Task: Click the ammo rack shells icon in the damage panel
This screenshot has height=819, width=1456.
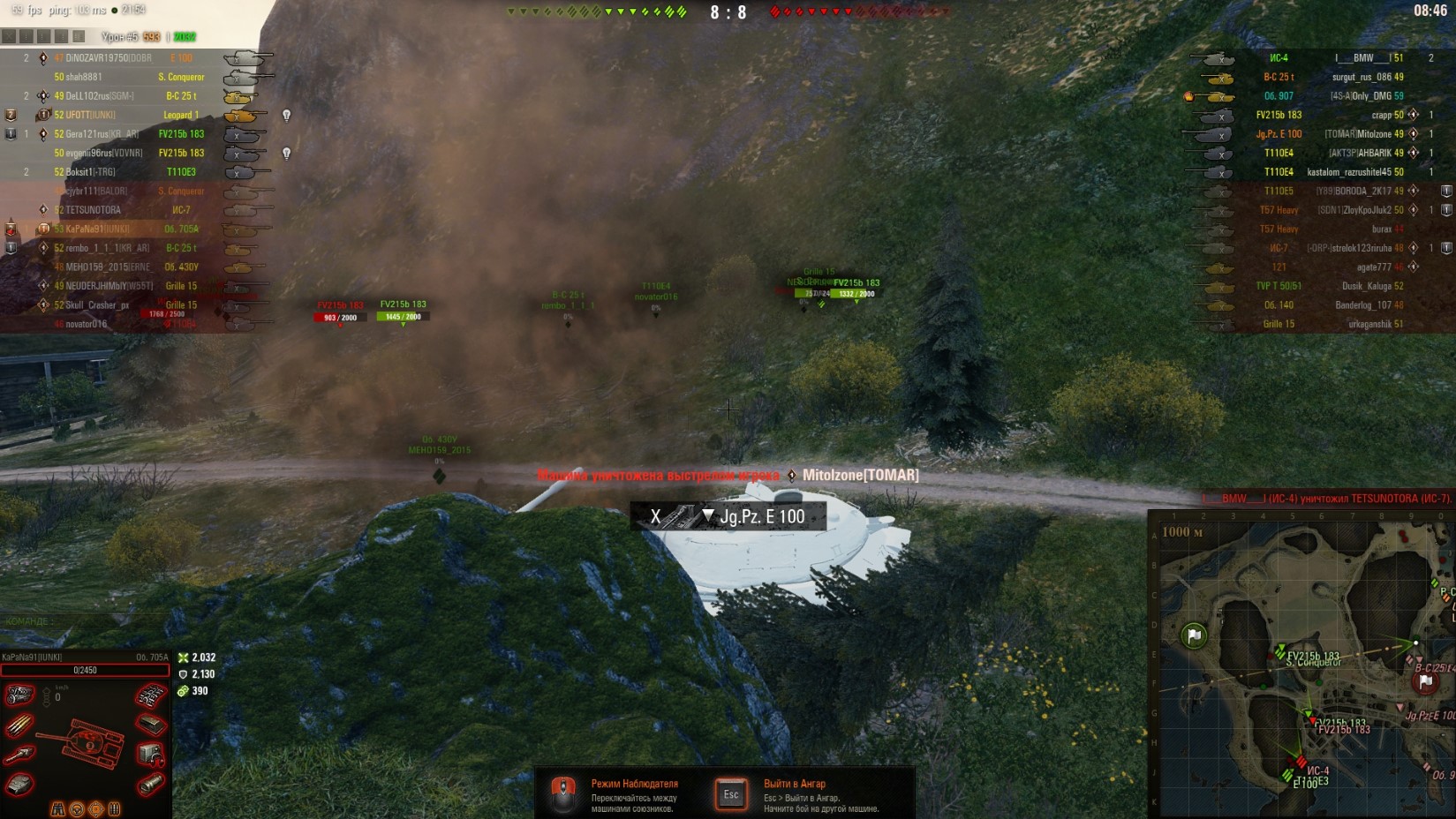Action: click(19, 725)
